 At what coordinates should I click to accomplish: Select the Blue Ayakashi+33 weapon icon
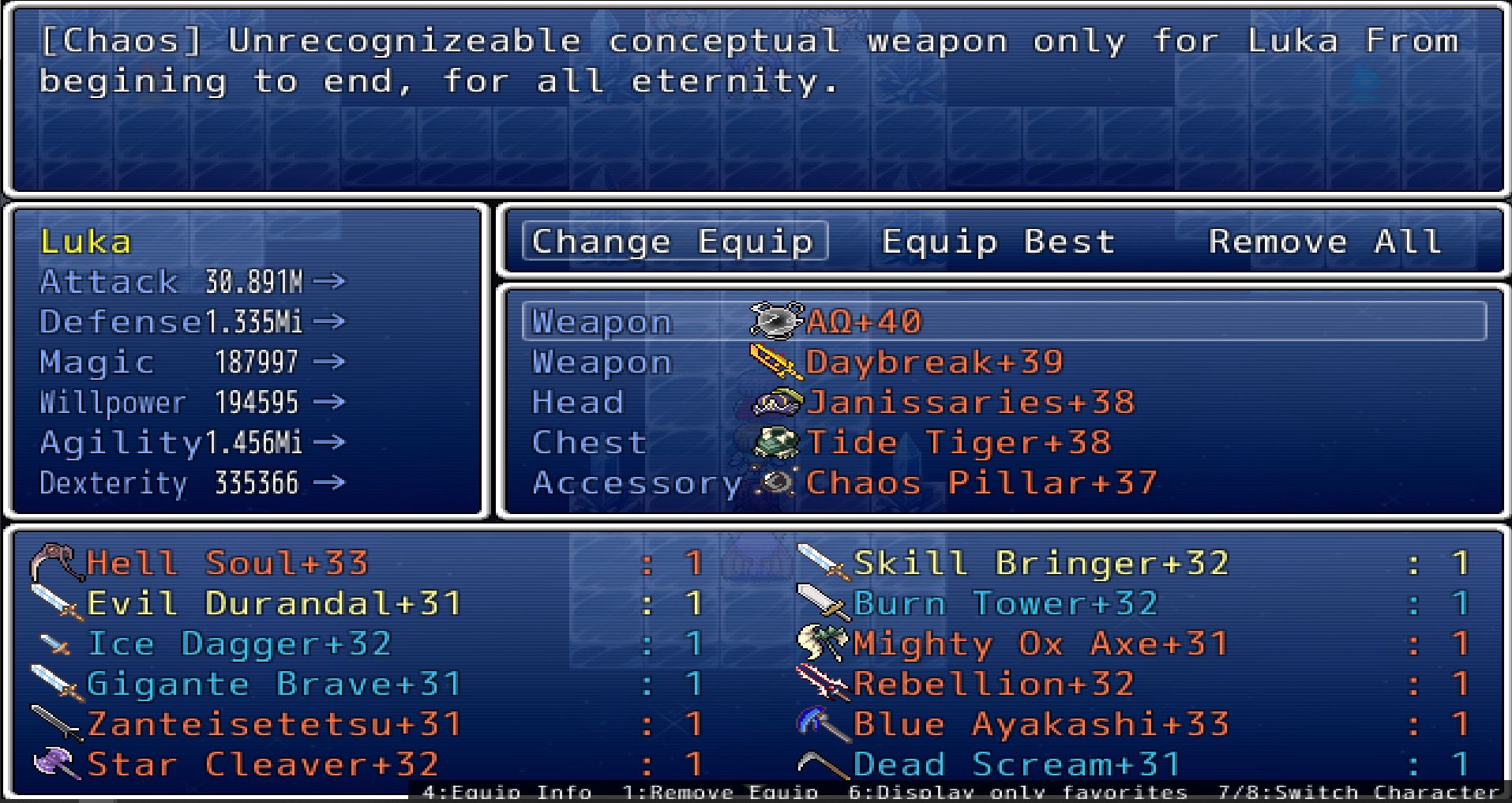tap(821, 722)
